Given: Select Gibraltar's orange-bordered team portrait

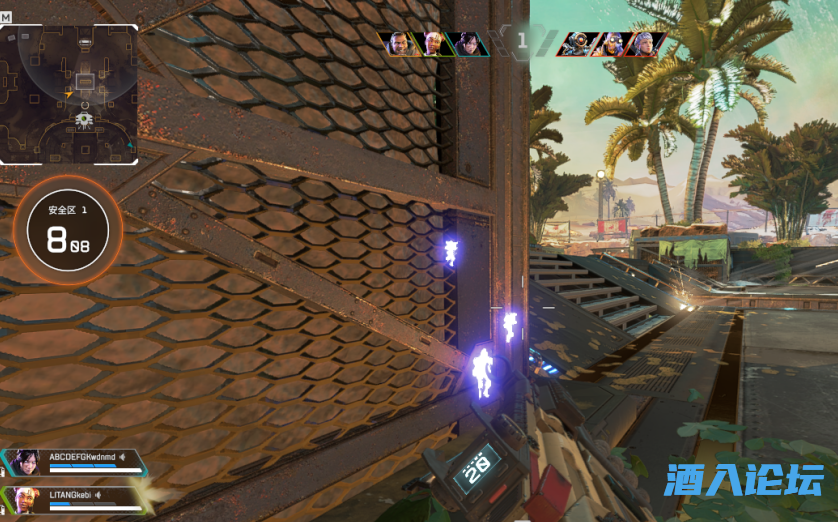Looking at the screenshot, I should 398,44.
